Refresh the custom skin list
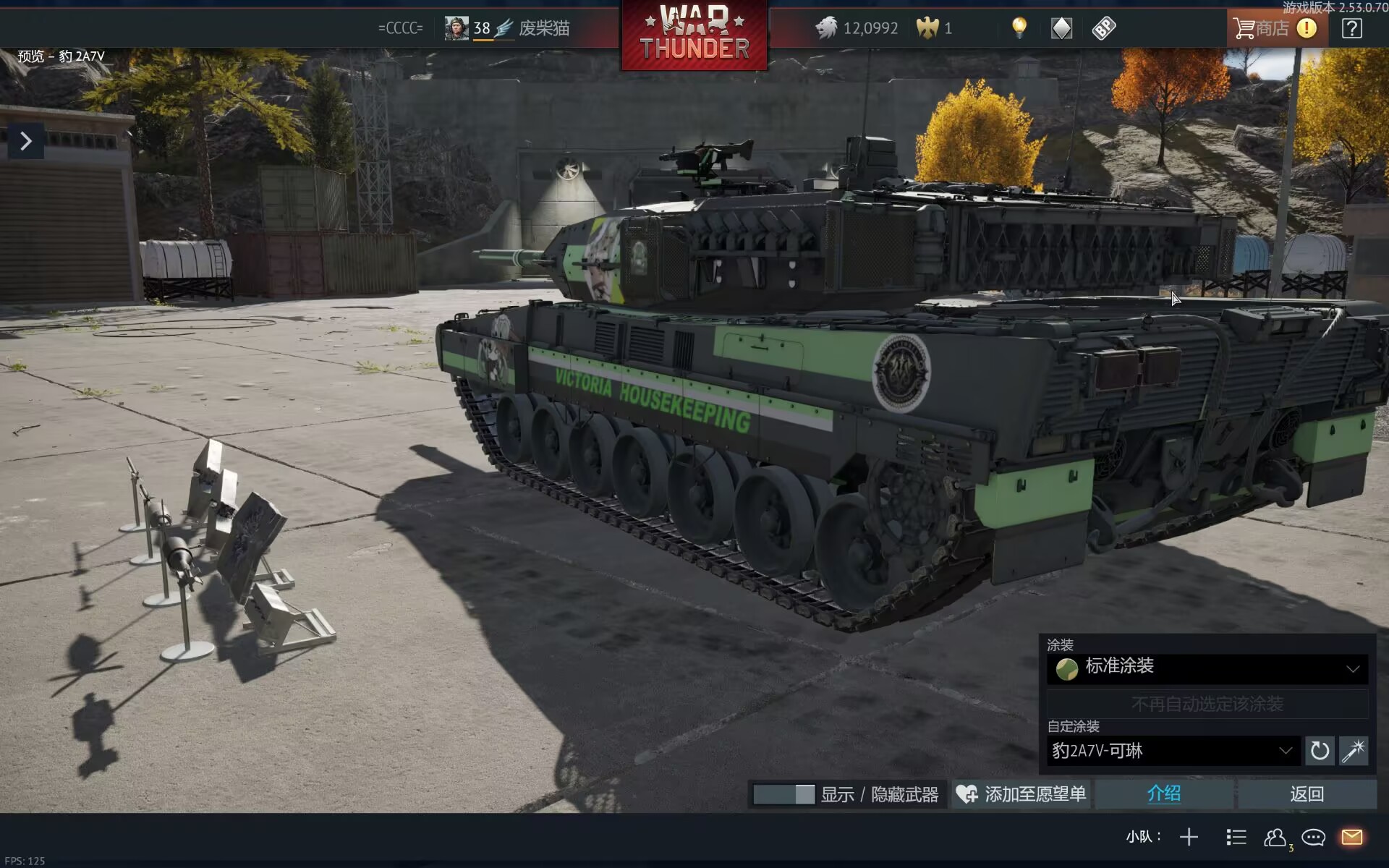This screenshot has height=868, width=1389. tap(1320, 751)
